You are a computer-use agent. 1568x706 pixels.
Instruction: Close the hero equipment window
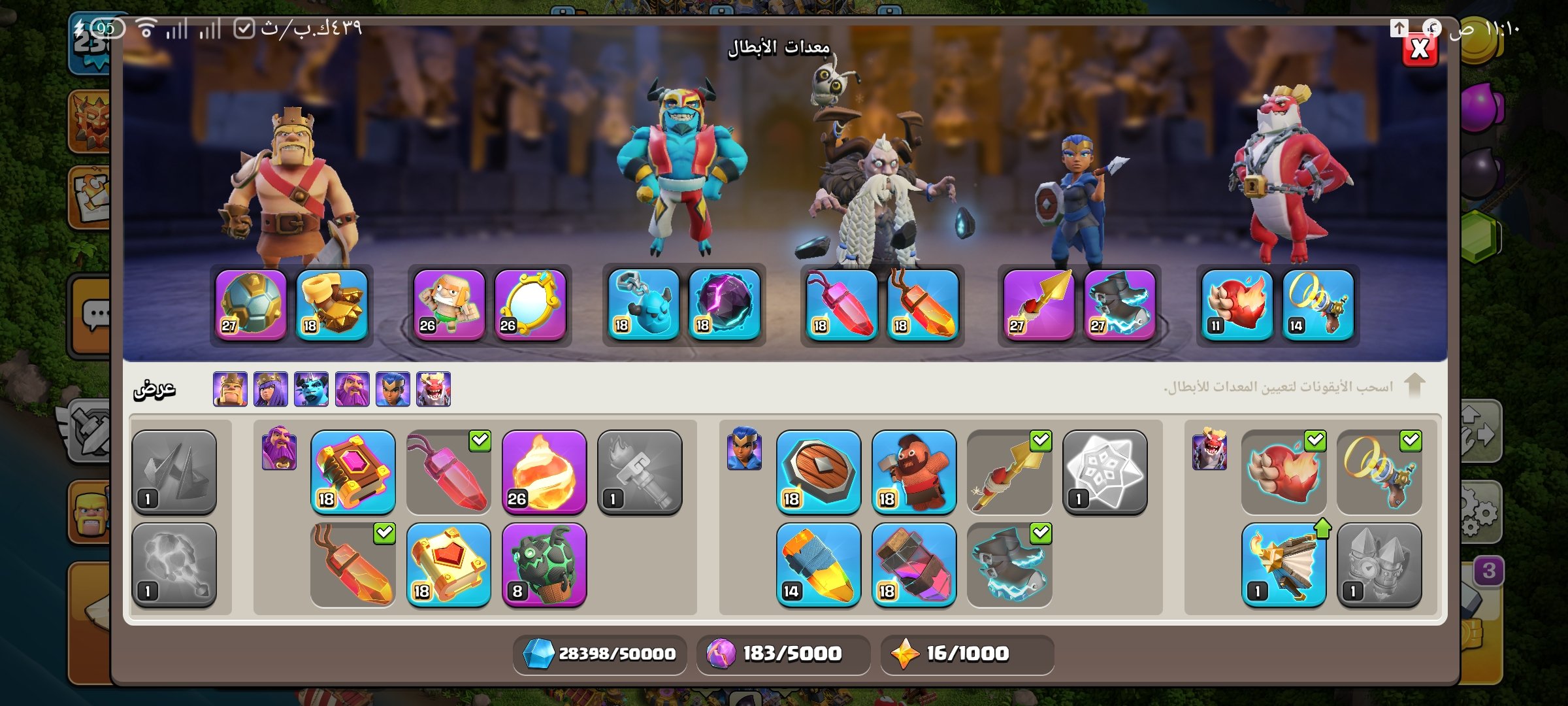pyautogui.click(x=1420, y=49)
